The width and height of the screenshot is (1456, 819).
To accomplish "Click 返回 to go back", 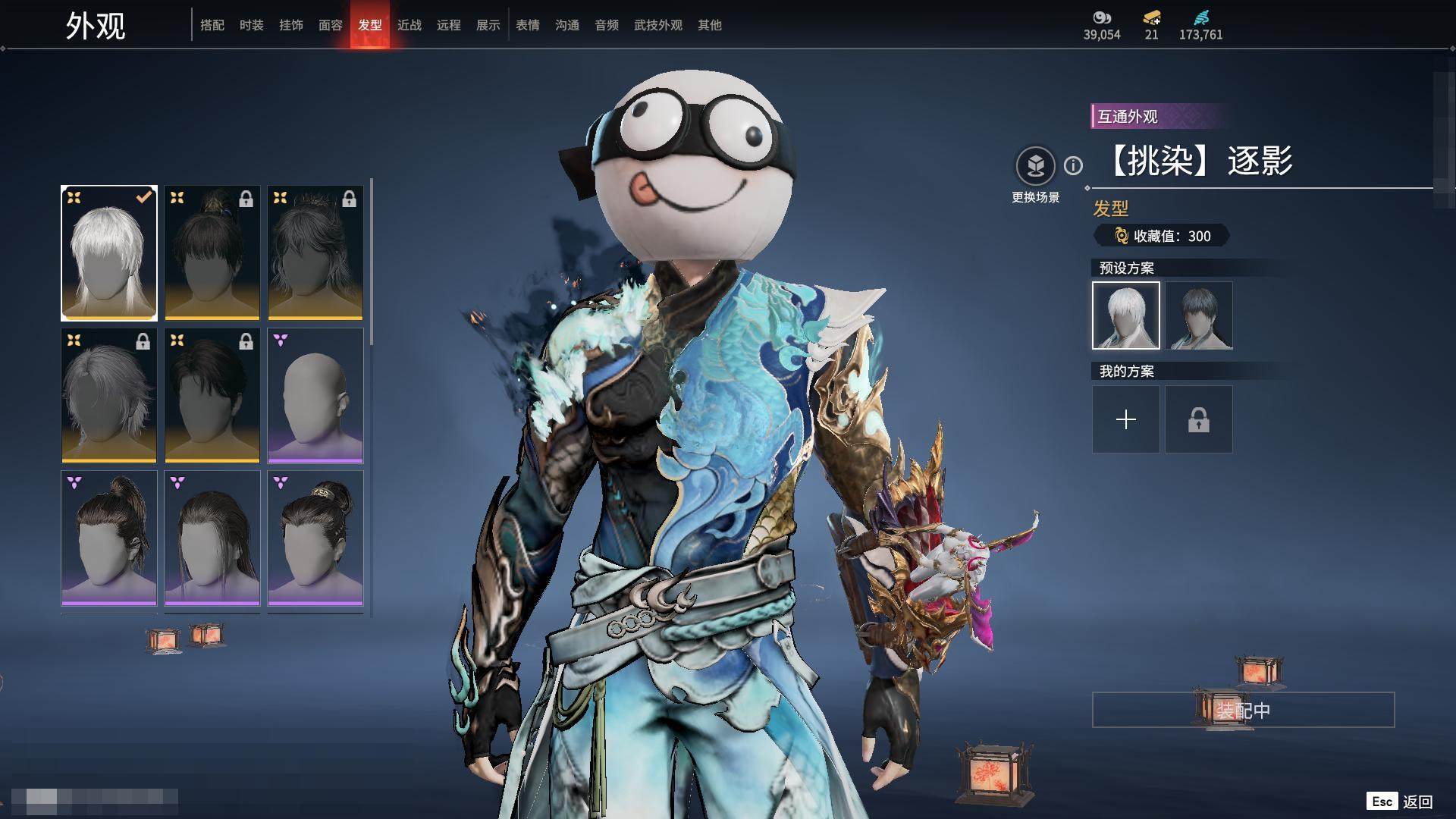I will (x=1417, y=802).
